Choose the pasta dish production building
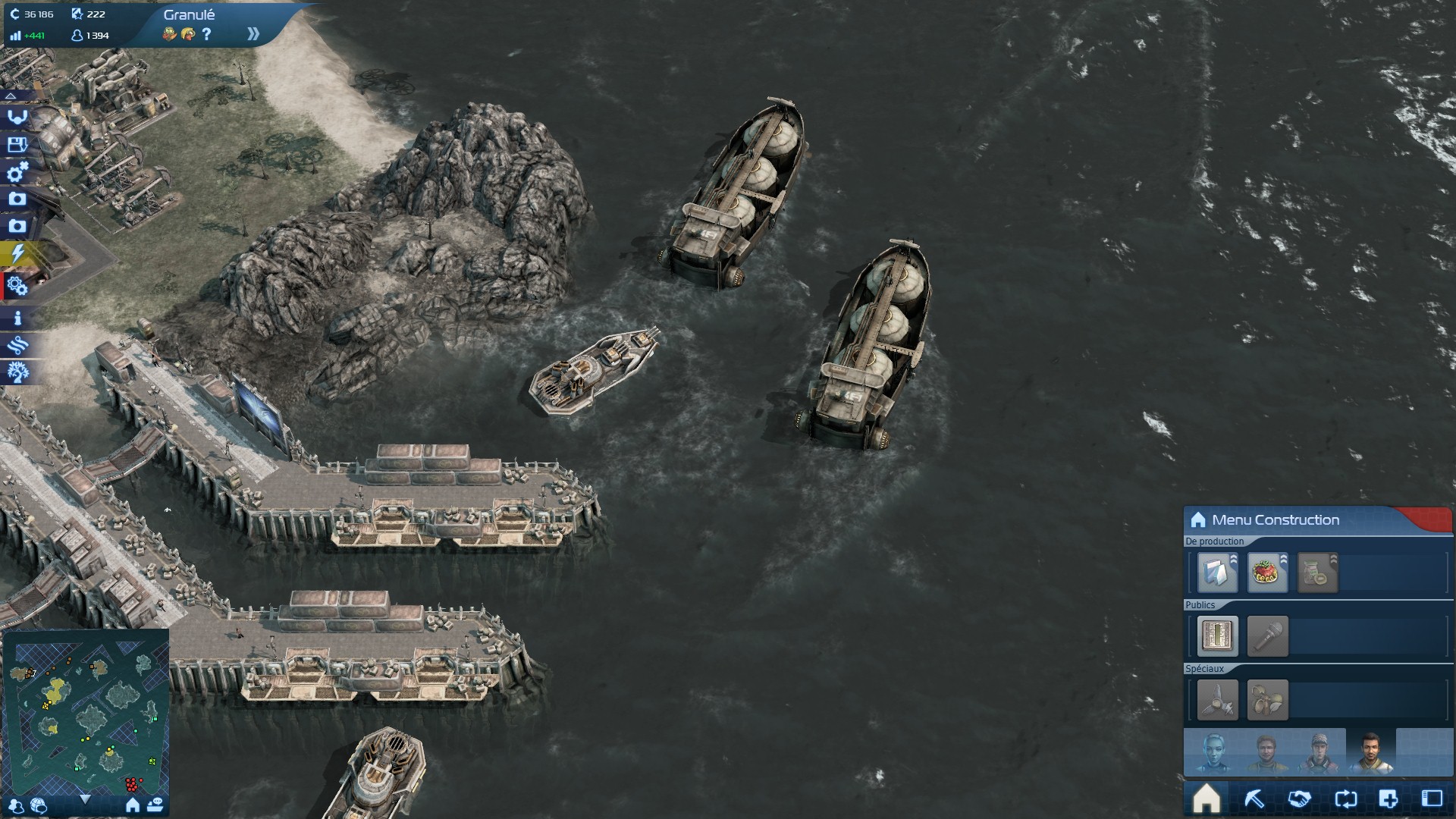Viewport: 1456px width, 819px height. click(x=1267, y=573)
